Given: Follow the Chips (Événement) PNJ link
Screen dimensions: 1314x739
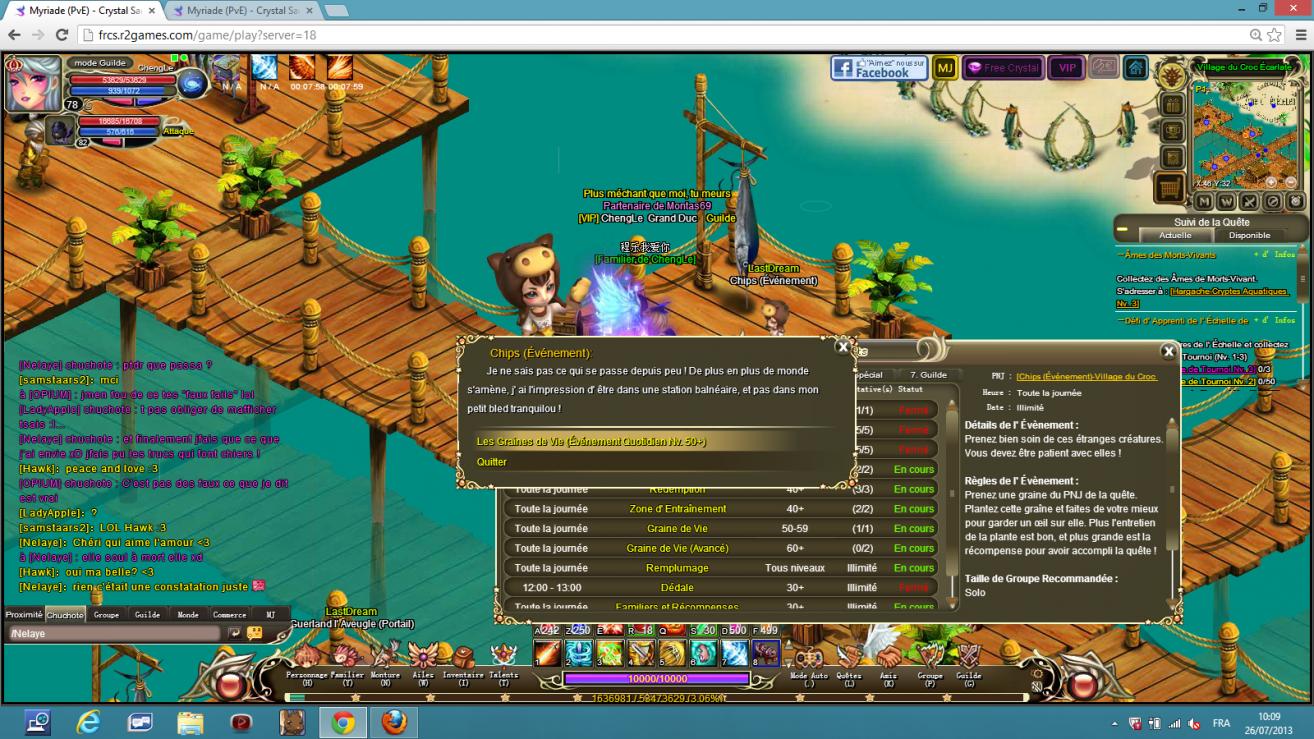Looking at the screenshot, I should click(x=1087, y=377).
